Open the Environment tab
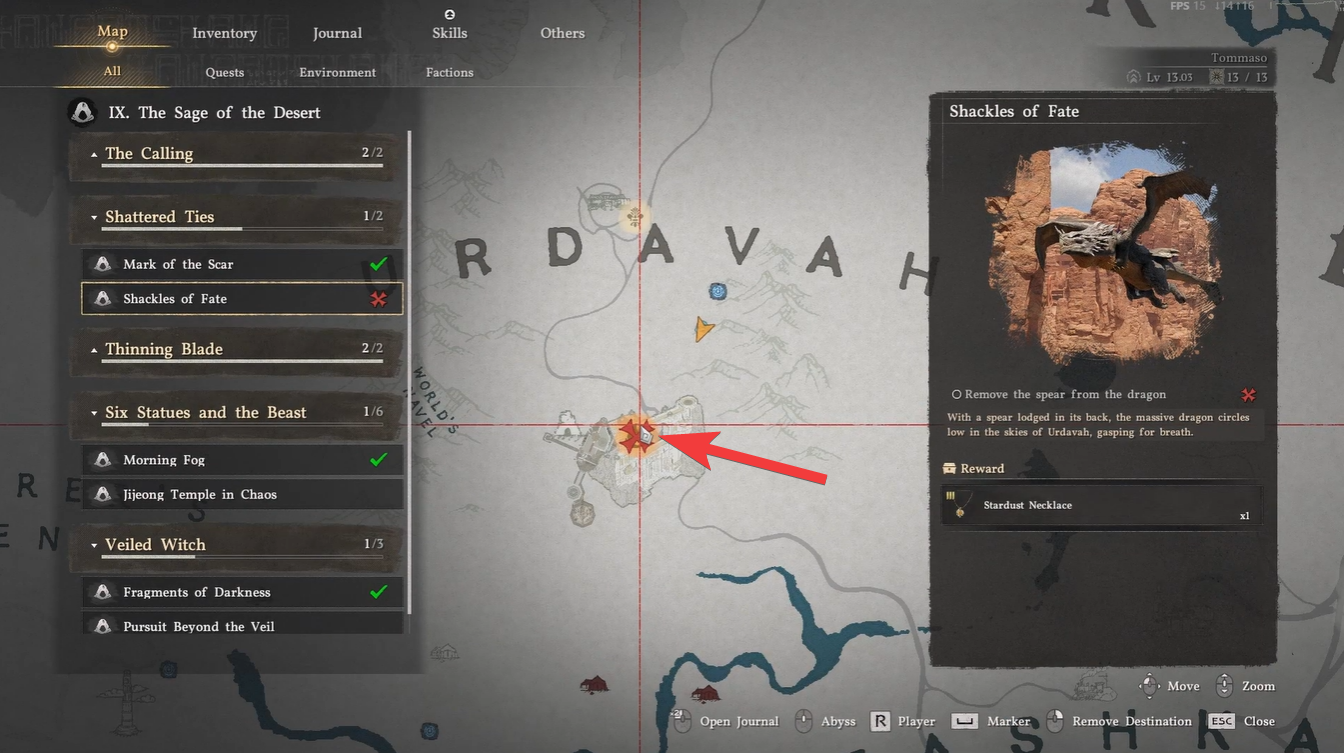 pos(337,71)
